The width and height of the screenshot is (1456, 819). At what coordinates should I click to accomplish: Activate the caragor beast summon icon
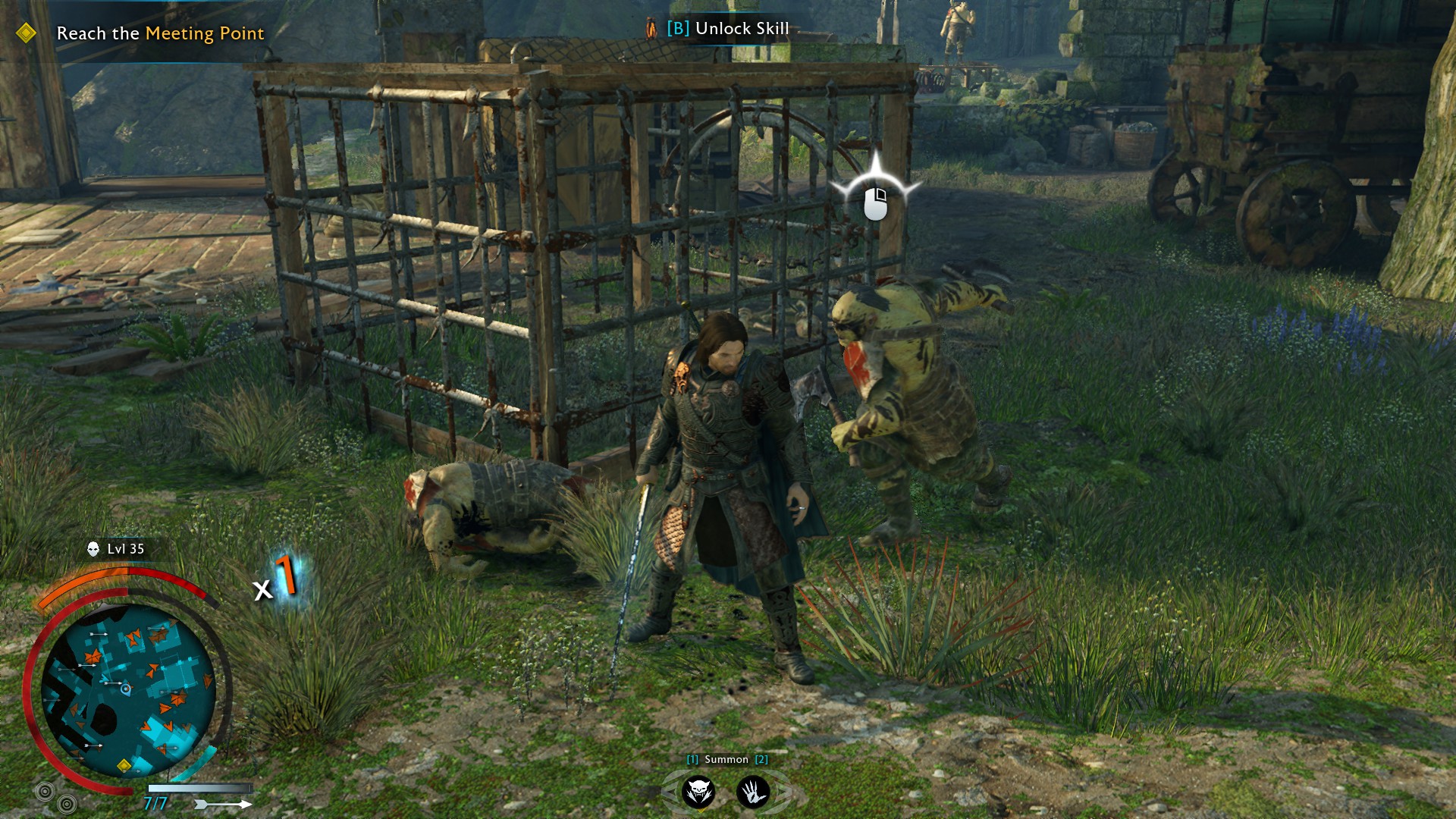pyautogui.click(x=698, y=792)
